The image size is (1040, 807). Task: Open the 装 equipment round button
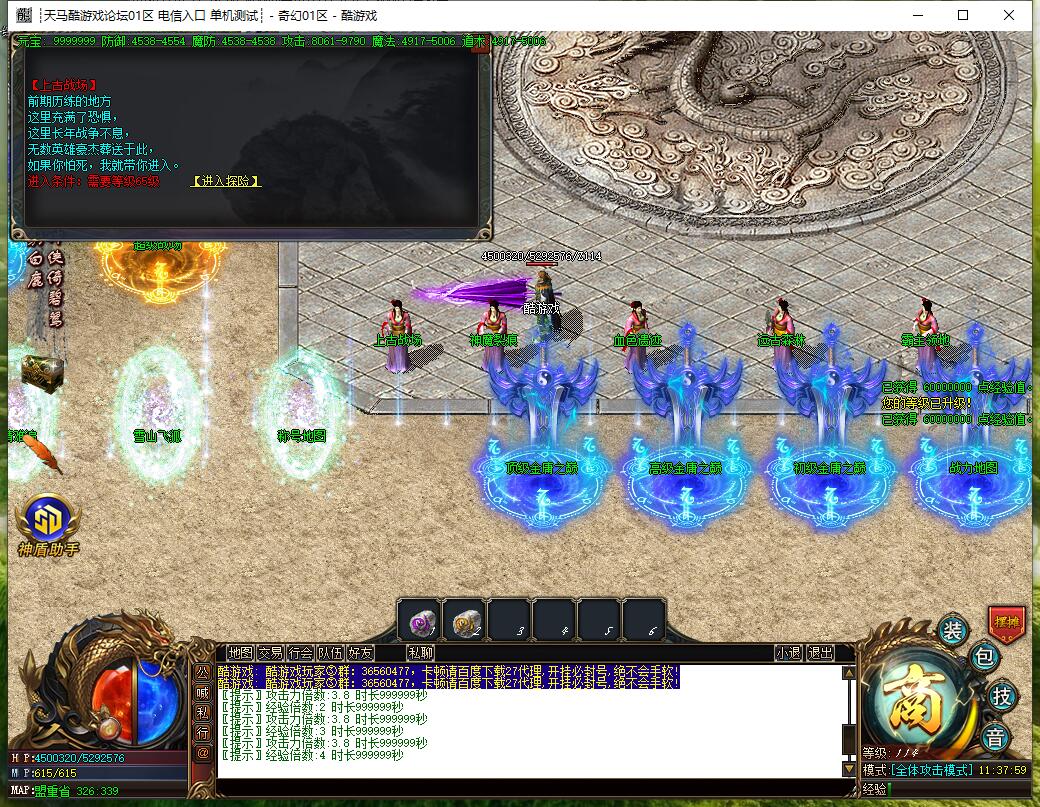click(x=952, y=630)
